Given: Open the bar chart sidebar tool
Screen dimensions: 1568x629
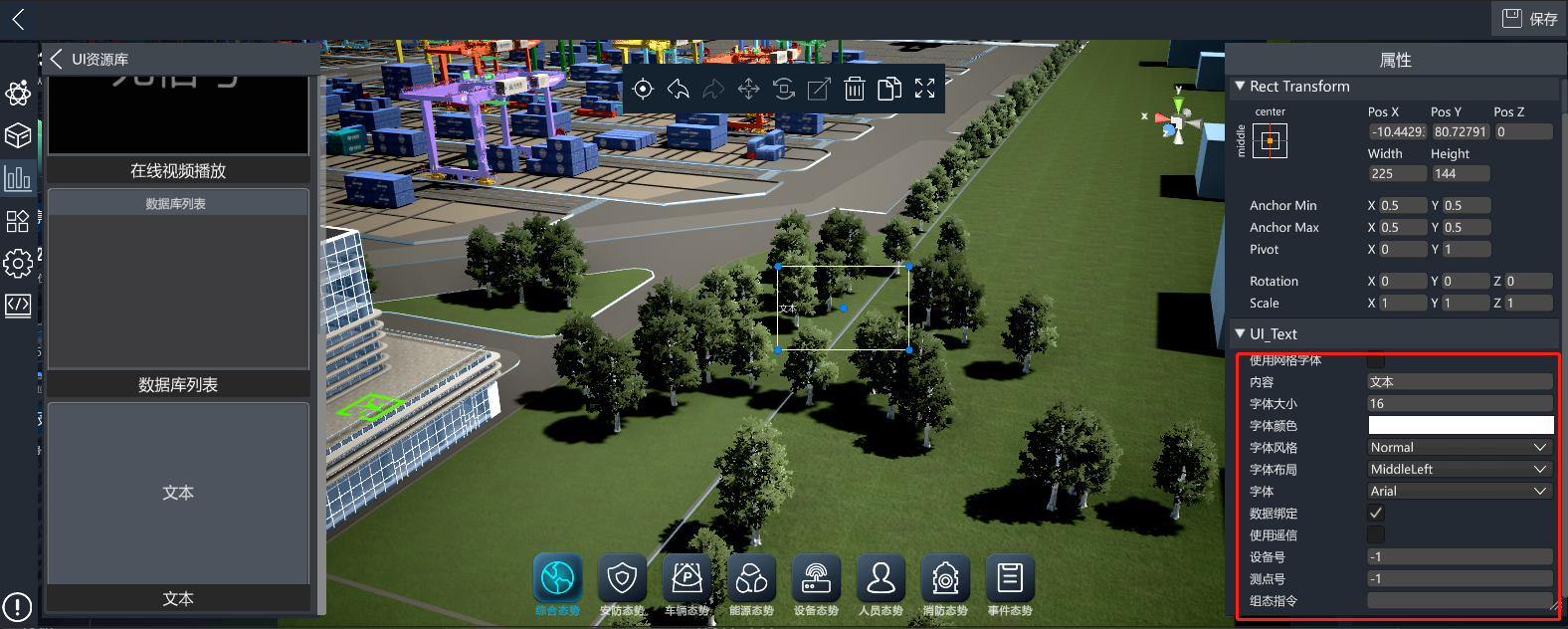Looking at the screenshot, I should tap(18, 178).
